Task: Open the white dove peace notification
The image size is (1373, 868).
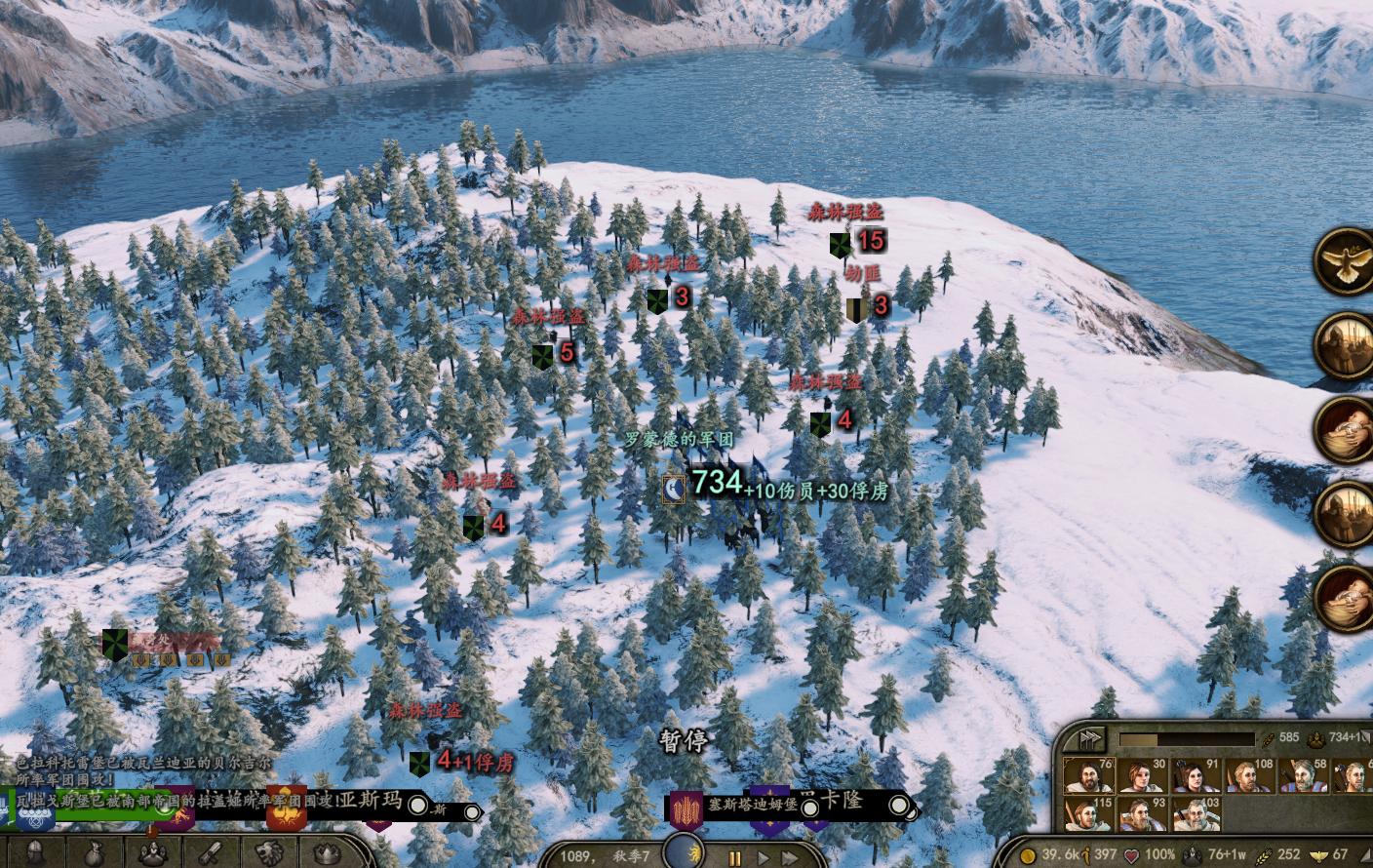Action: tap(1346, 259)
